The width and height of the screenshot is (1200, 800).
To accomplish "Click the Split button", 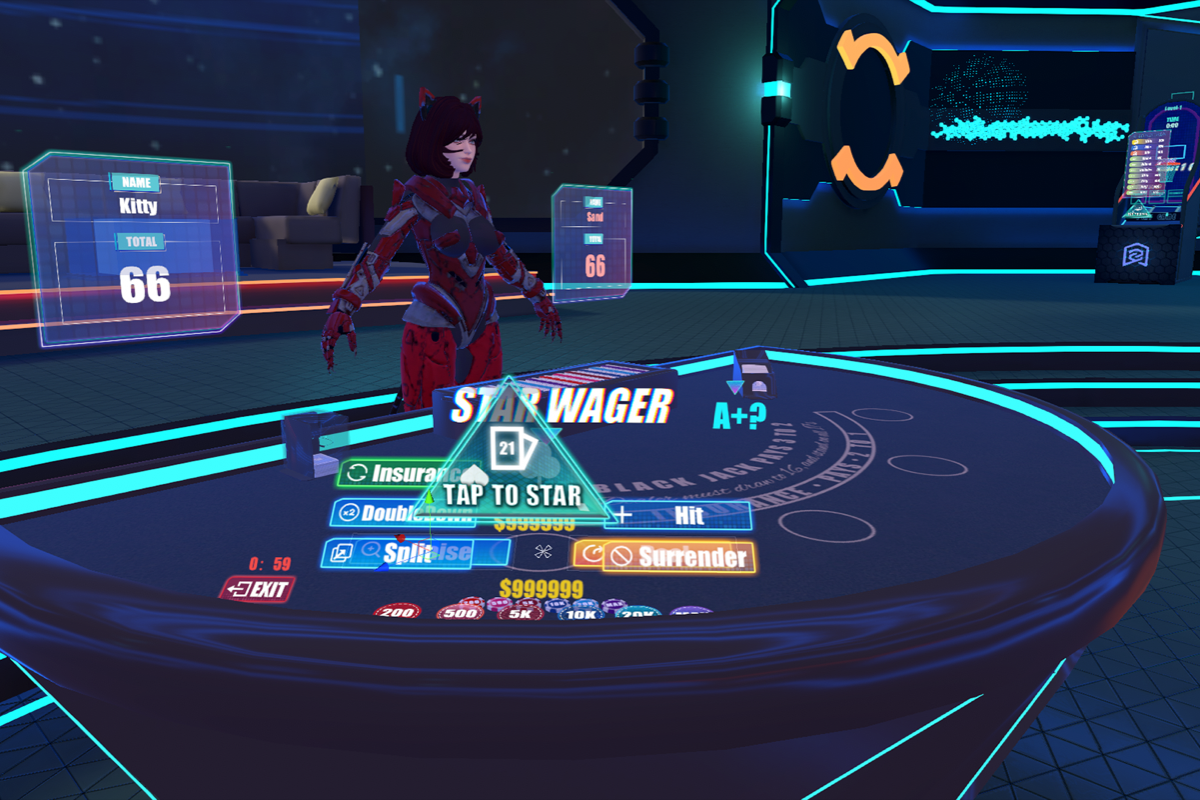I will point(395,554).
